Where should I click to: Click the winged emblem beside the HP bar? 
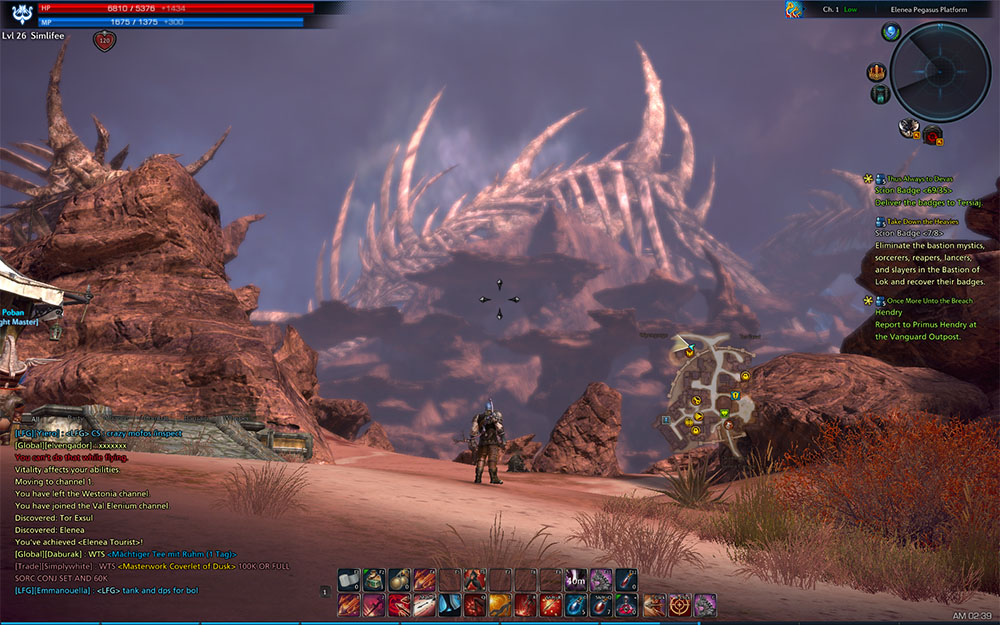(x=19, y=14)
